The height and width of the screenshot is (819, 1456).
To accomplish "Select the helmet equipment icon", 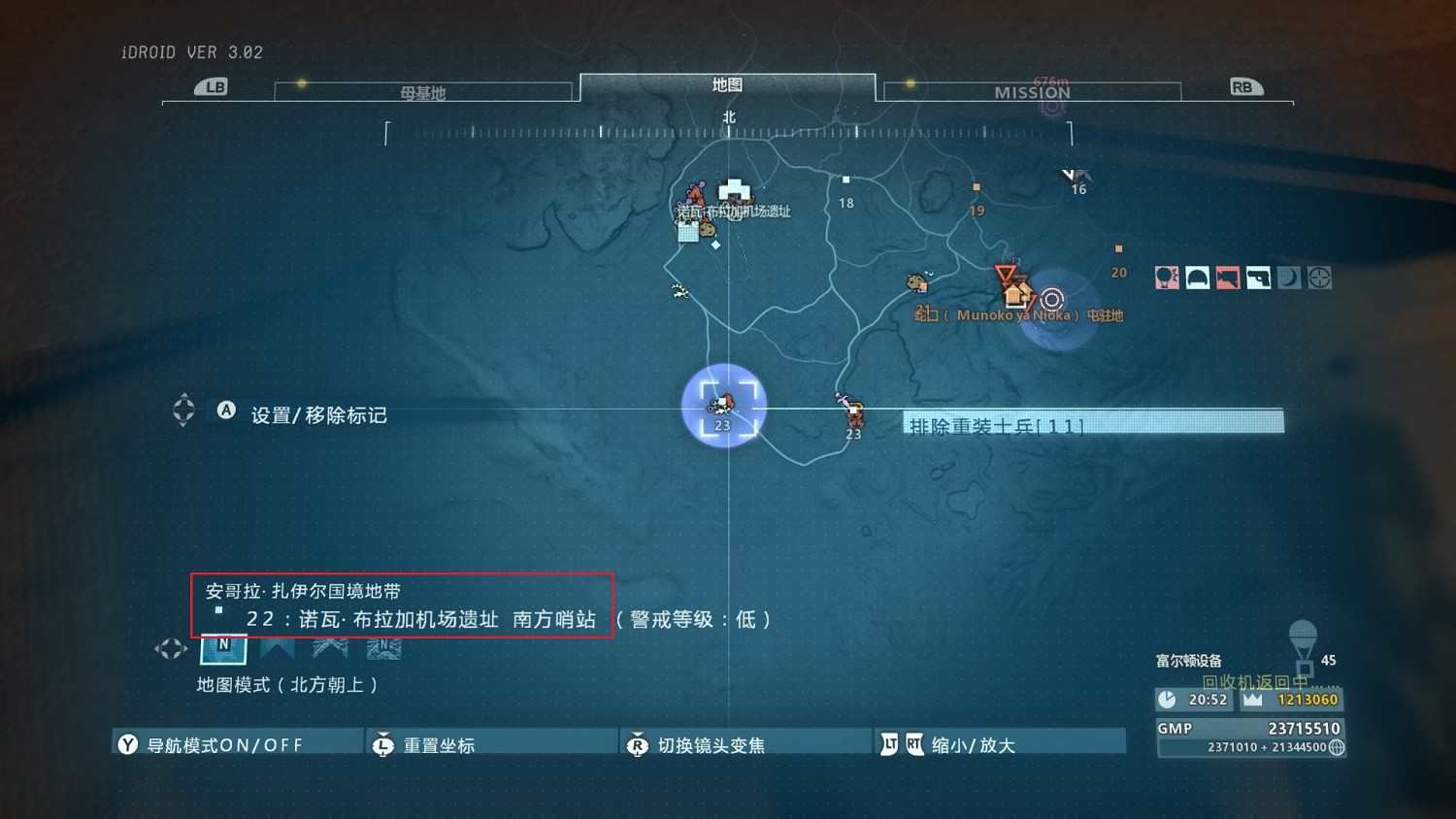I will (x=1198, y=277).
